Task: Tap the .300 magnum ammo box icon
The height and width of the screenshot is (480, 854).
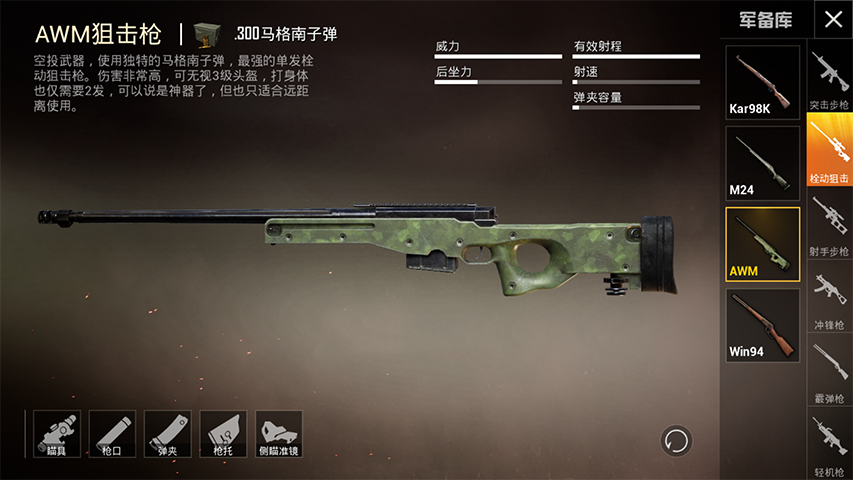Action: pos(209,34)
